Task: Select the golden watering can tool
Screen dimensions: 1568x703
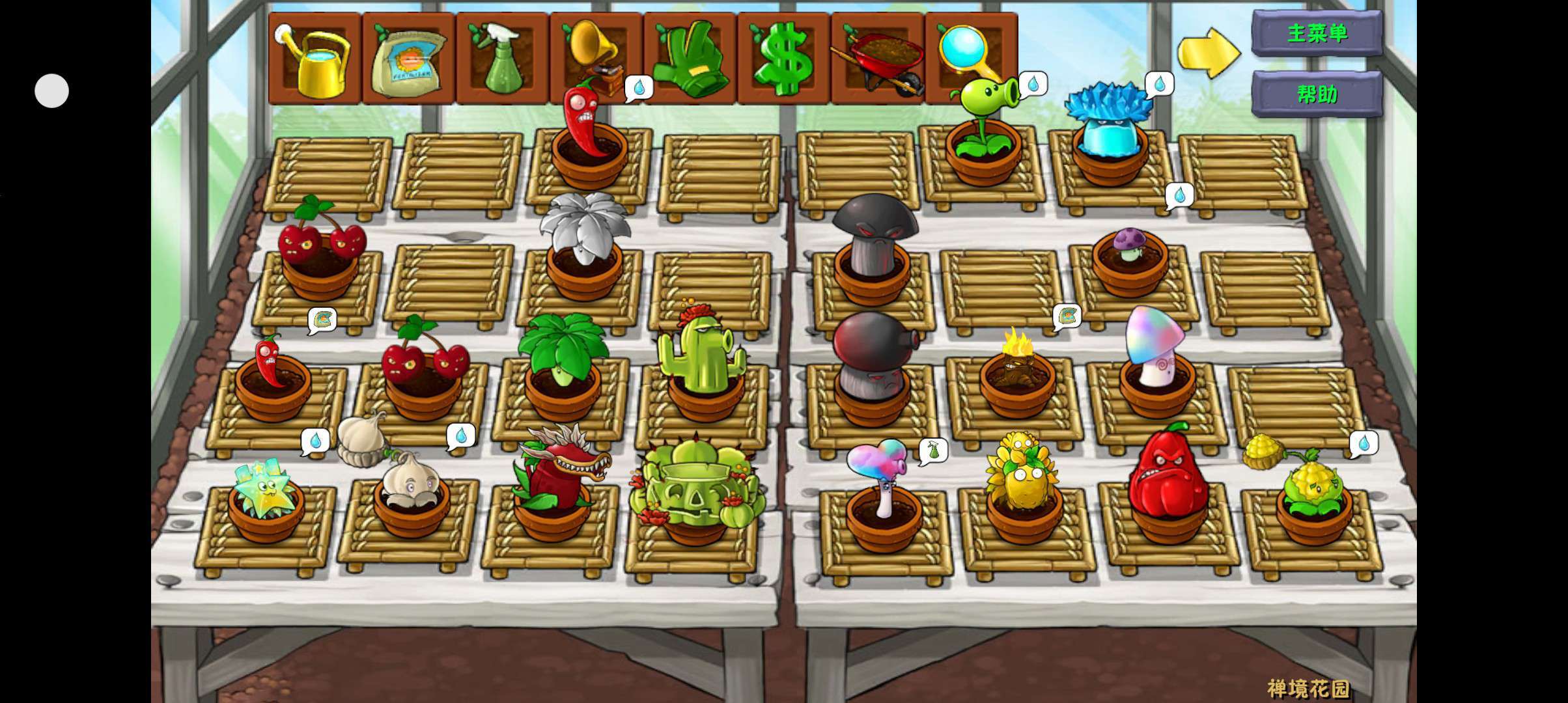Action: coord(315,59)
